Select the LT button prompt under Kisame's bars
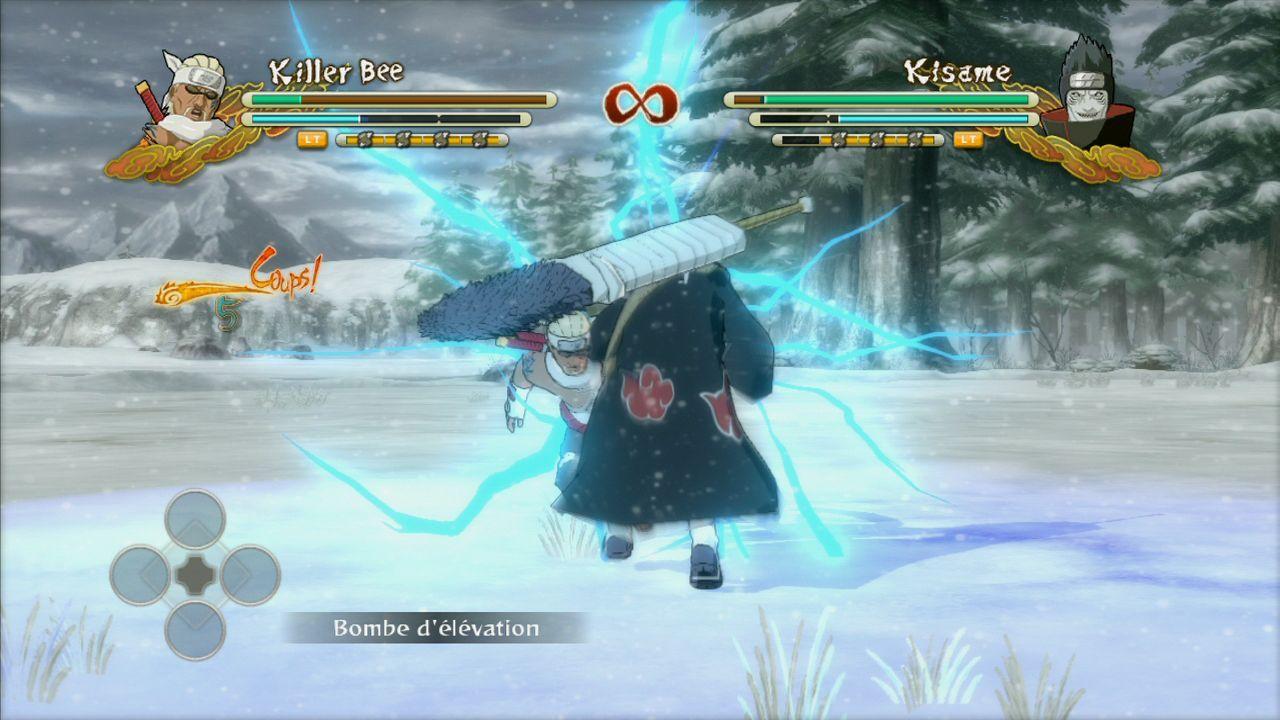The image size is (1280, 720). pyautogui.click(x=968, y=140)
